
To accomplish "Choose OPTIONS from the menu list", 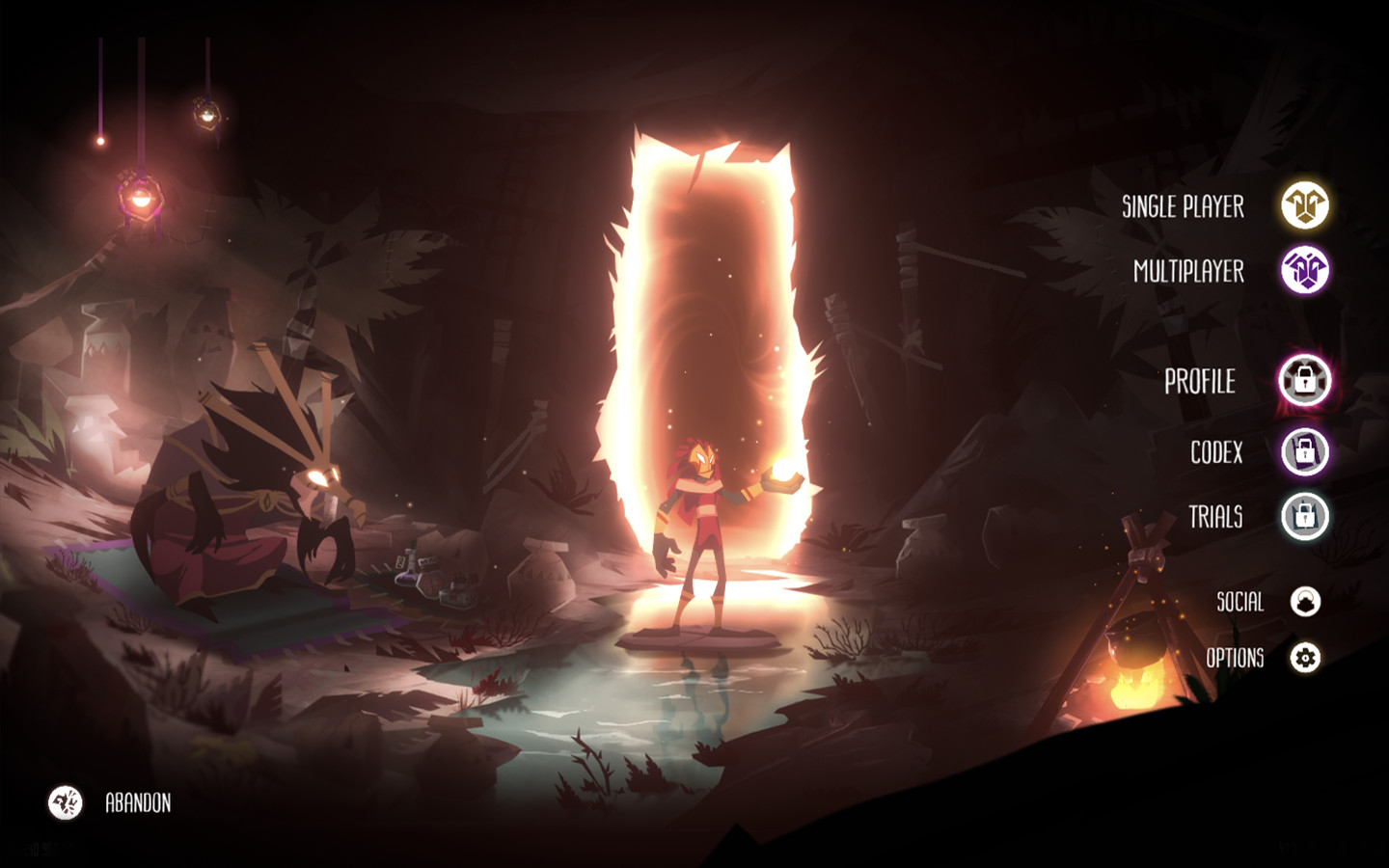I will point(1238,660).
